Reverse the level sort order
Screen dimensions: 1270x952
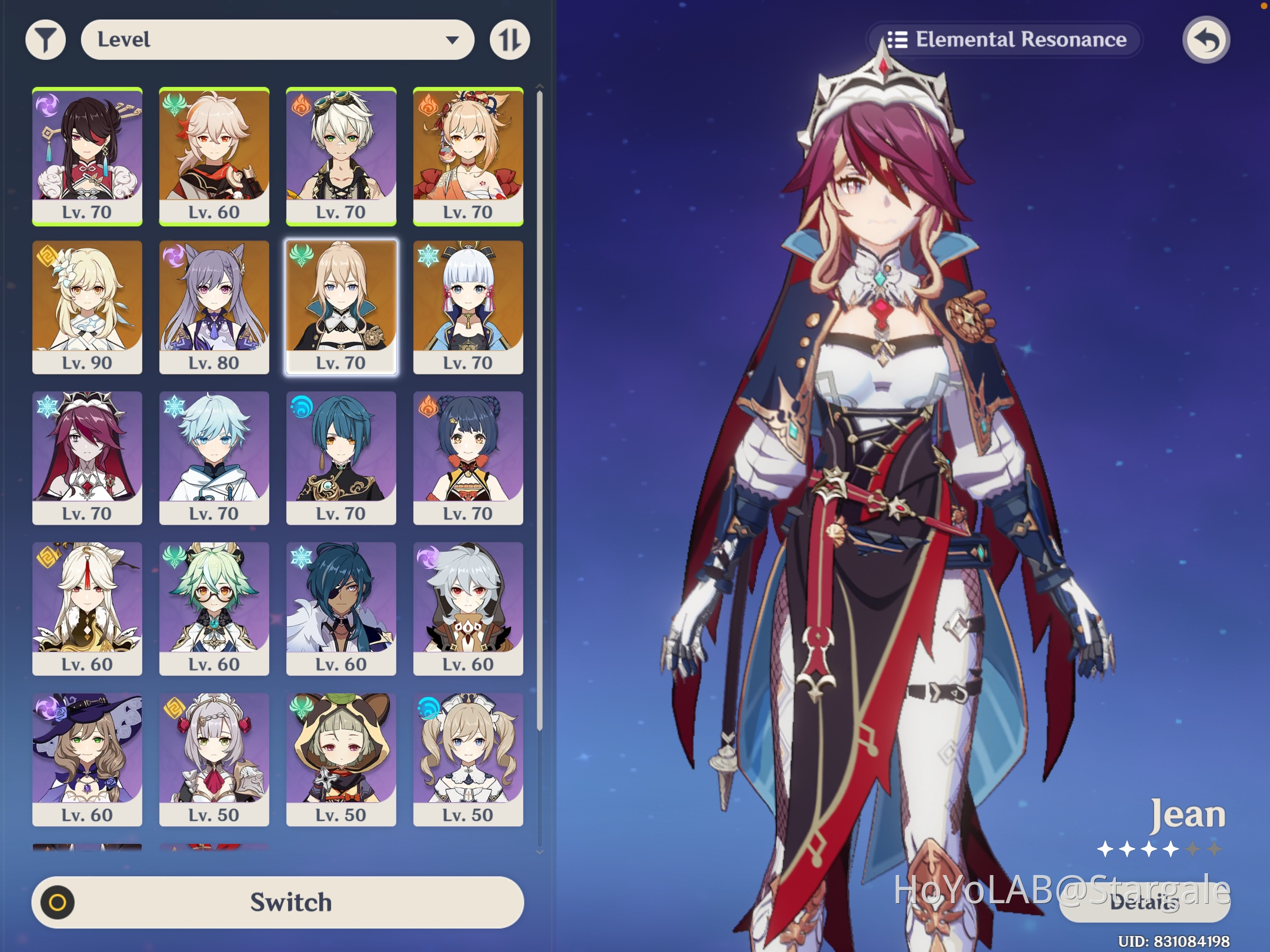coord(509,39)
